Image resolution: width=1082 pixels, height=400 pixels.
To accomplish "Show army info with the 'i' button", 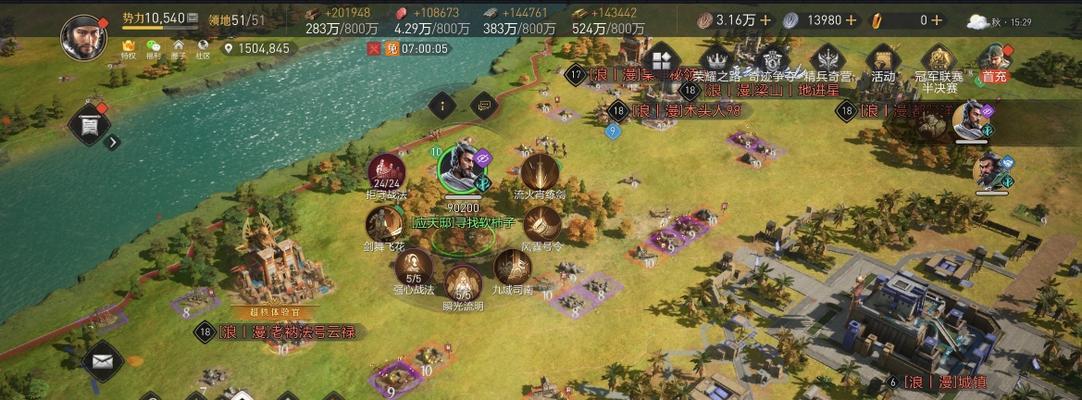I will point(442,102).
